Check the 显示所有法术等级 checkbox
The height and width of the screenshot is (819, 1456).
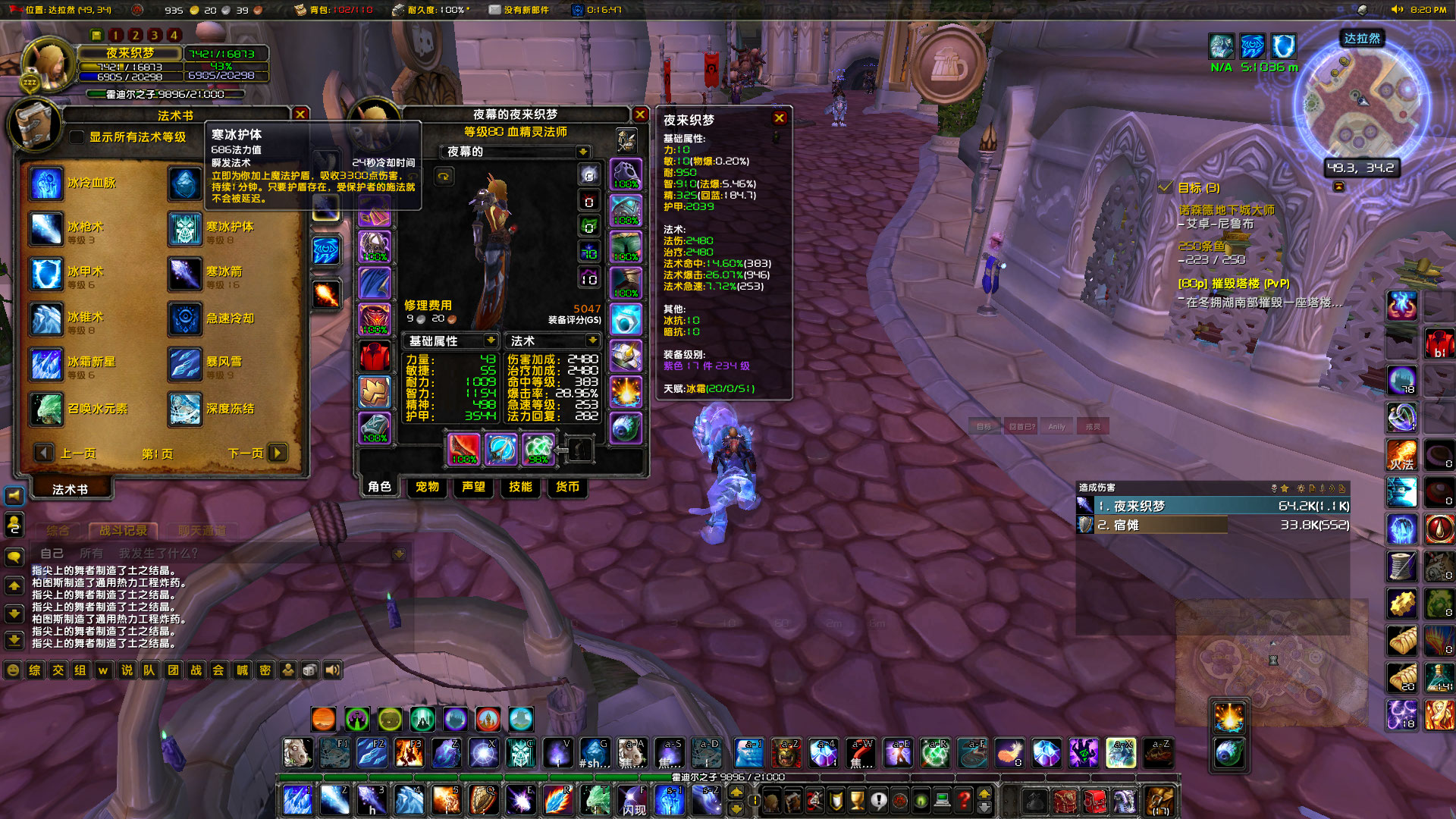(76, 138)
